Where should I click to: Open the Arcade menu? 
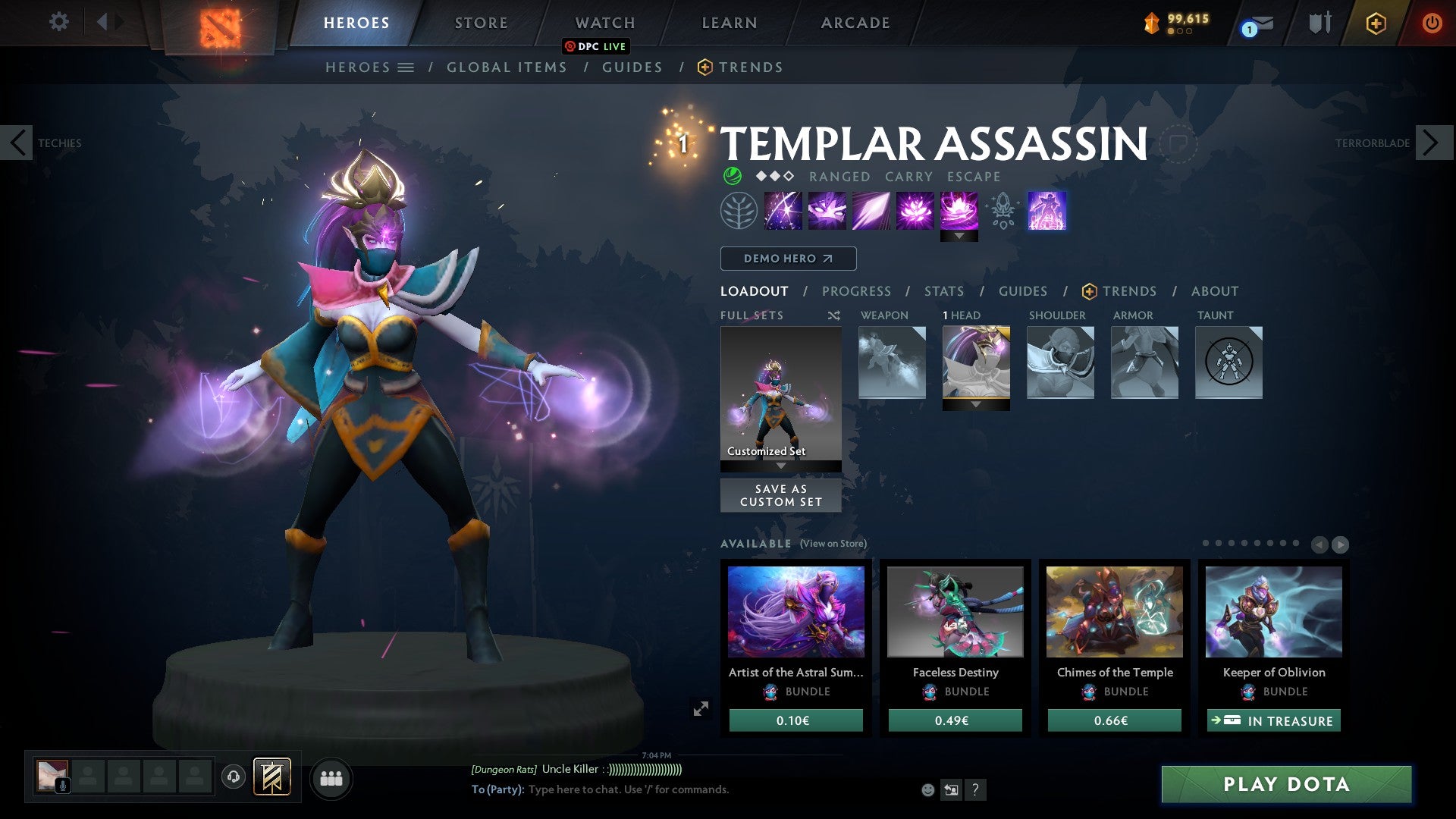pyautogui.click(x=855, y=22)
